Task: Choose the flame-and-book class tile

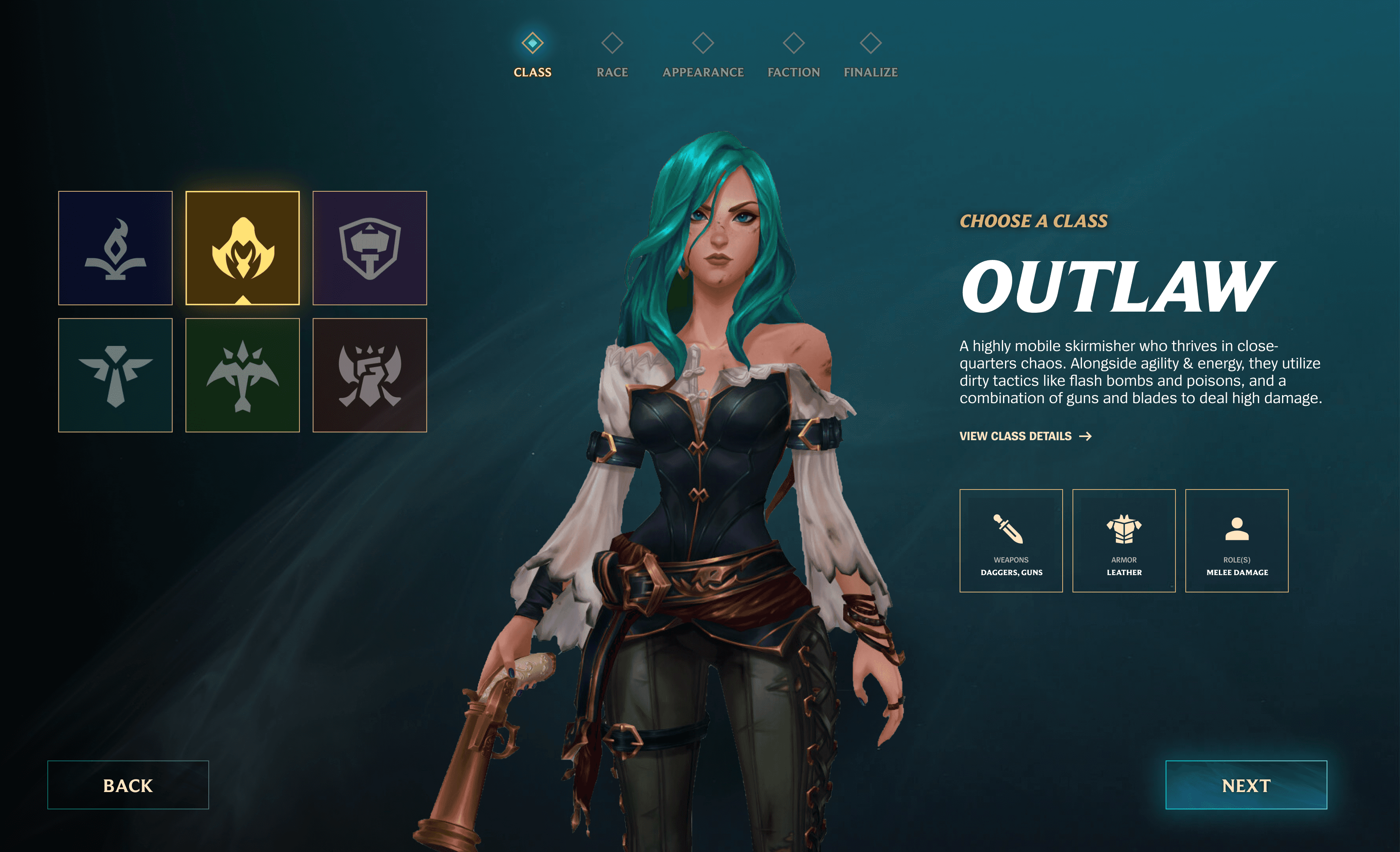Action: pyautogui.click(x=115, y=248)
